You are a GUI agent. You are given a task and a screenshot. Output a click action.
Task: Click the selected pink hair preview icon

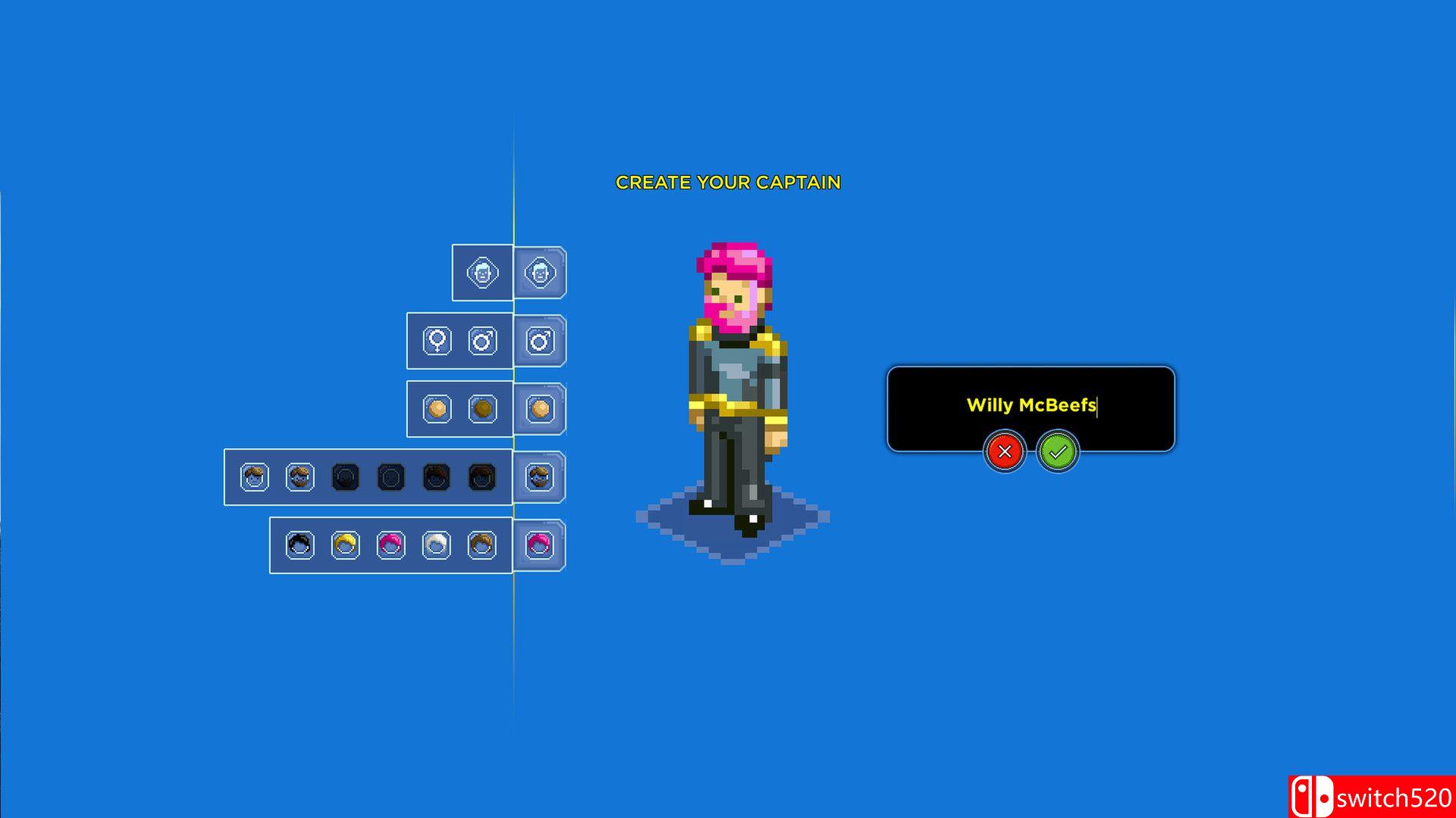point(540,546)
